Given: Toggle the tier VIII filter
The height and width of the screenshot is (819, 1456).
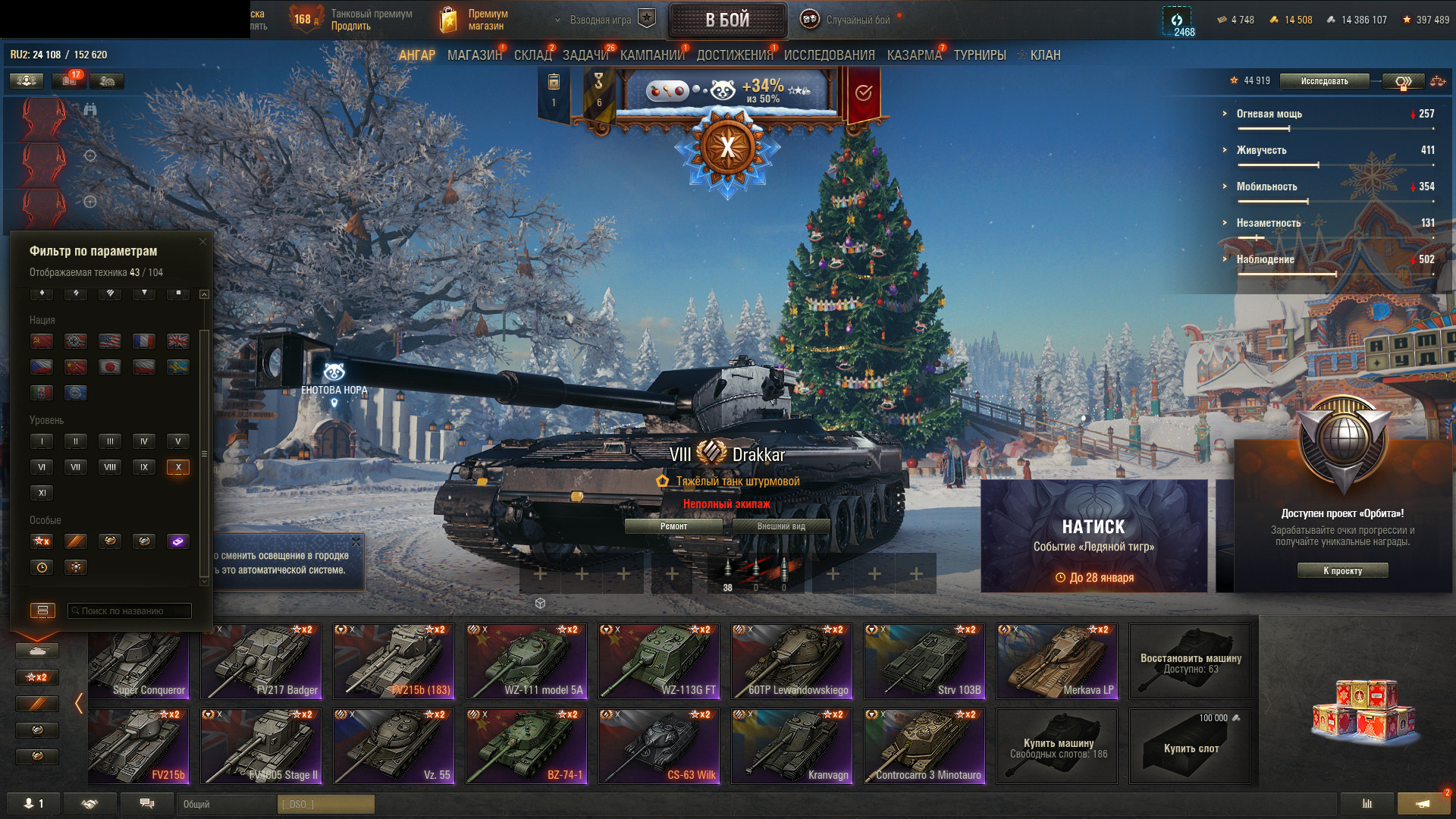Looking at the screenshot, I should (110, 467).
